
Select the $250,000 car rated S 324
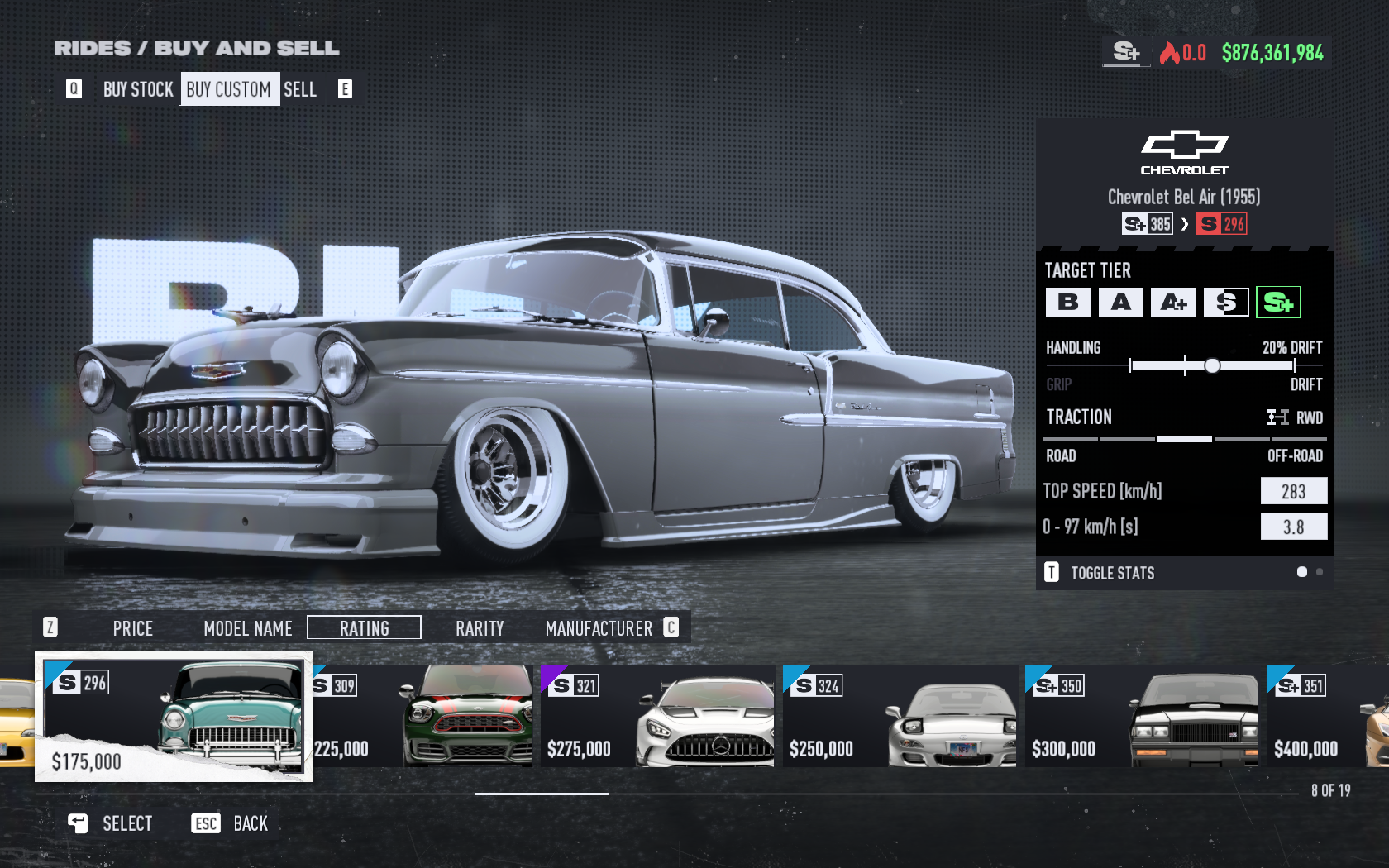pyautogui.click(x=900, y=717)
